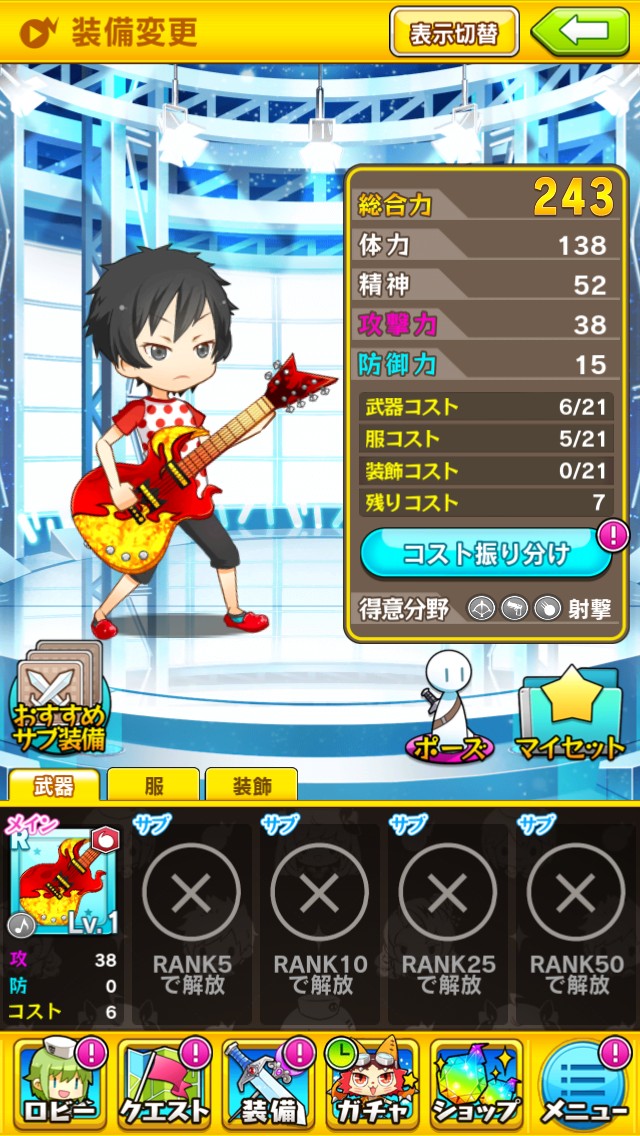640x1136 pixels.
Task: Go back with the green arrow button
Action: (581, 32)
